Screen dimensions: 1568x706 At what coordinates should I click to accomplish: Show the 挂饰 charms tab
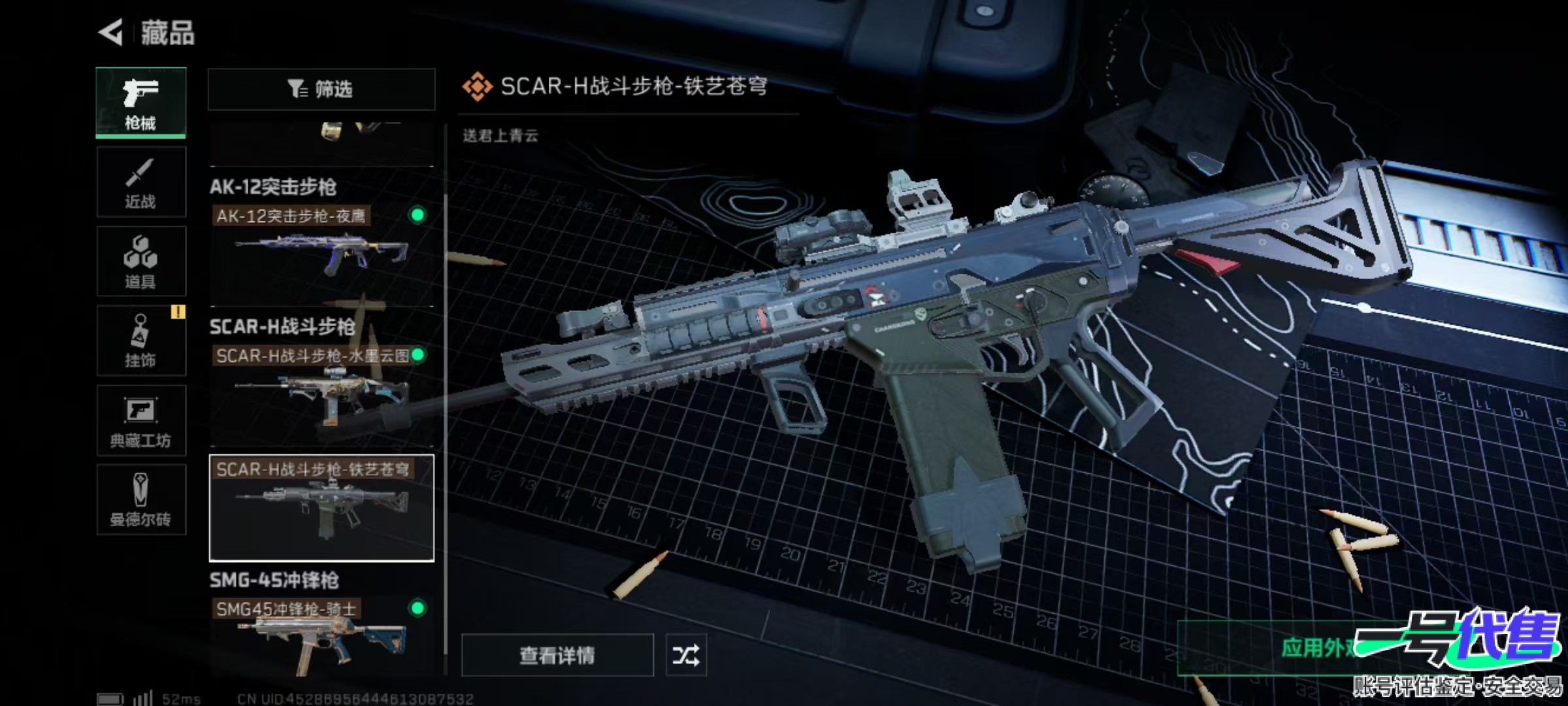(x=141, y=341)
